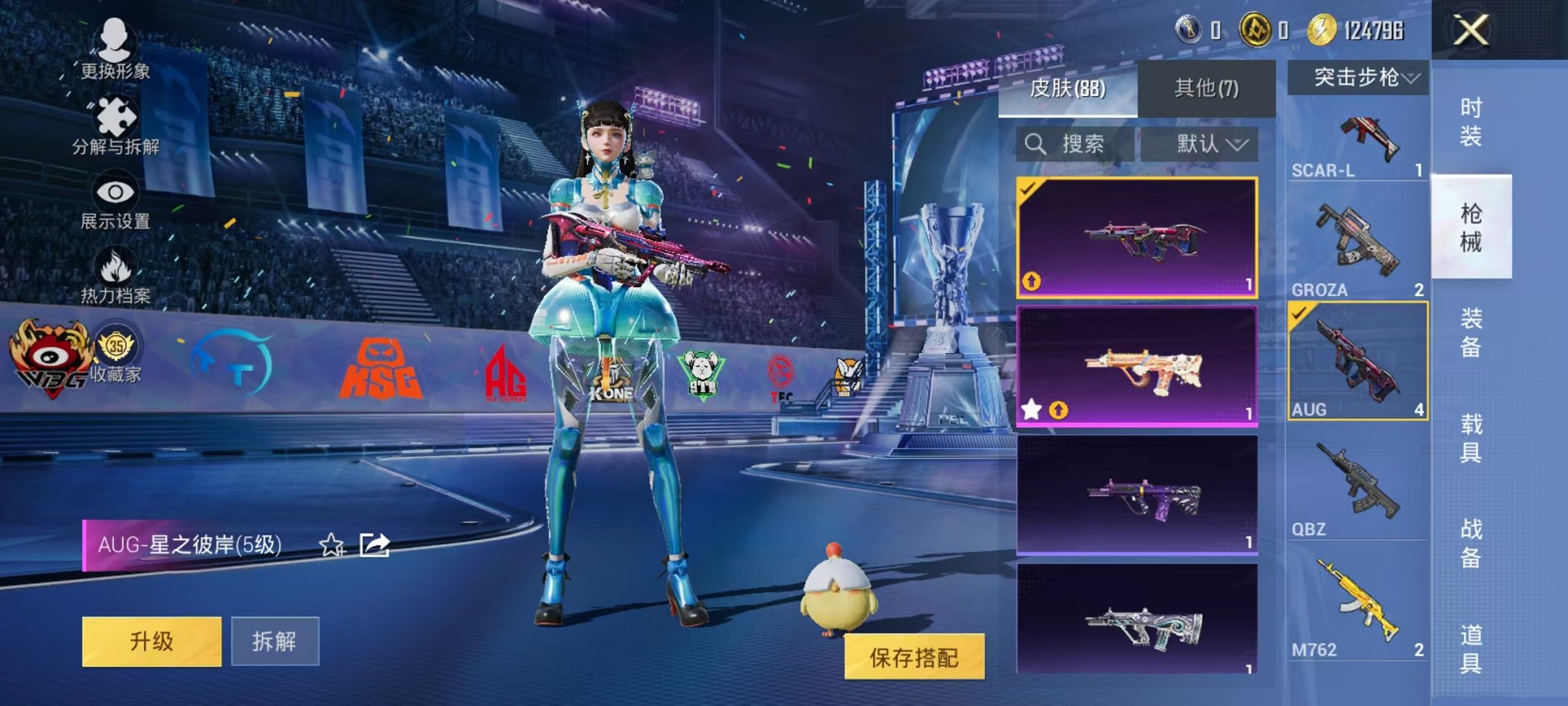The image size is (1568, 706).
Task: Open the 突击步枪 weapon category dropdown
Action: pyautogui.click(x=1360, y=75)
